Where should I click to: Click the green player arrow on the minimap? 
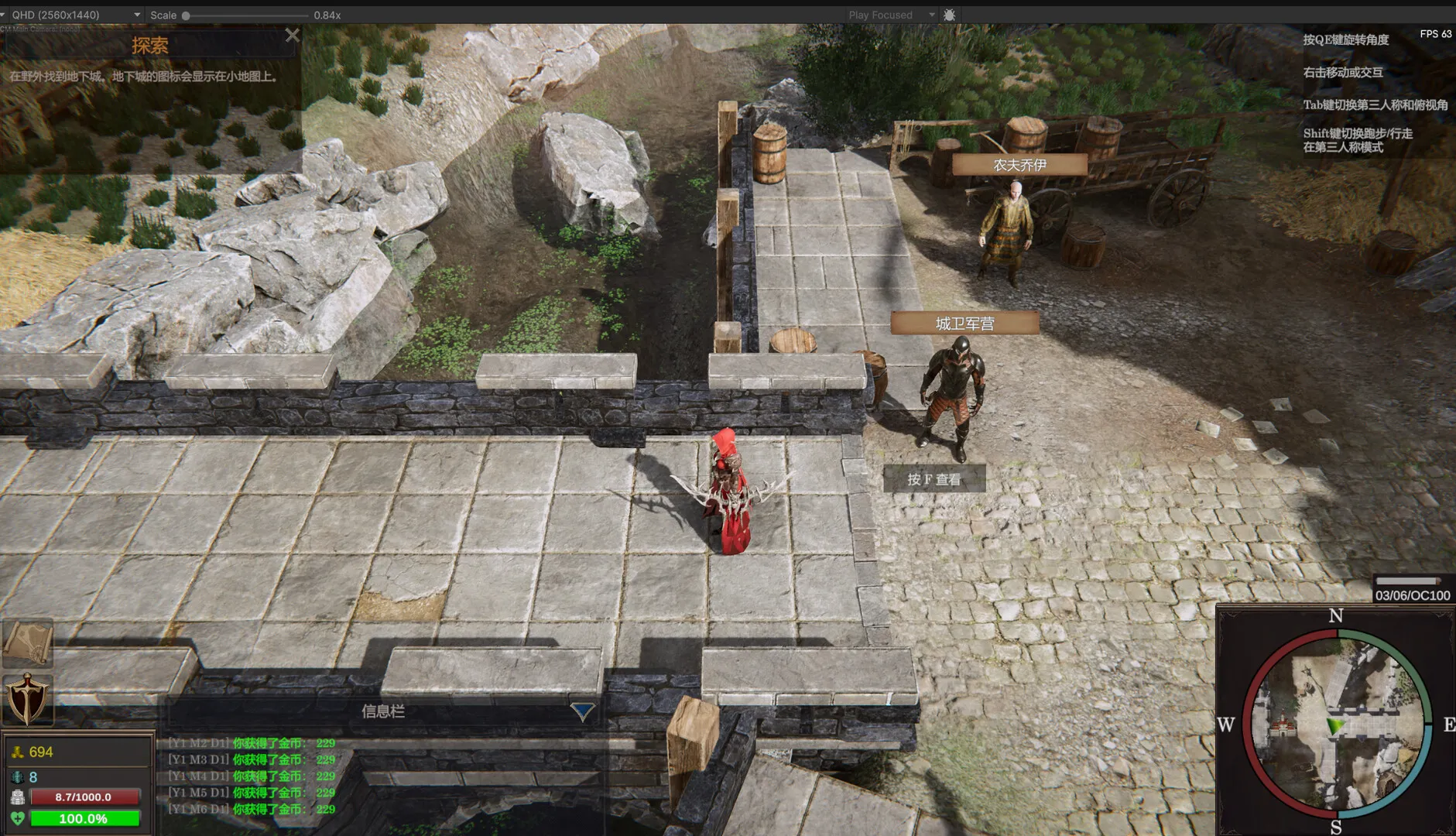[x=1333, y=726]
